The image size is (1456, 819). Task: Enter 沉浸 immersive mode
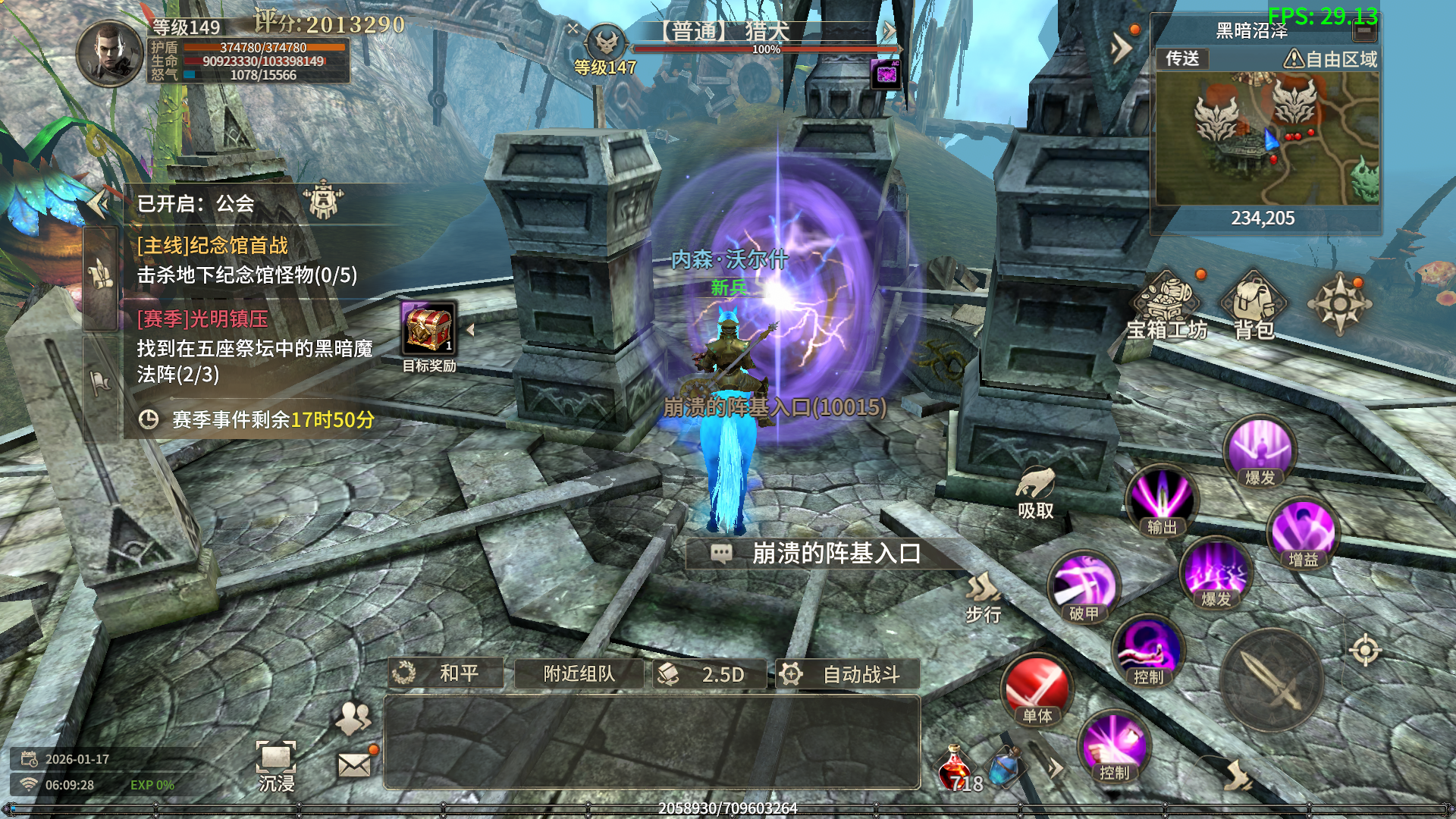276,766
